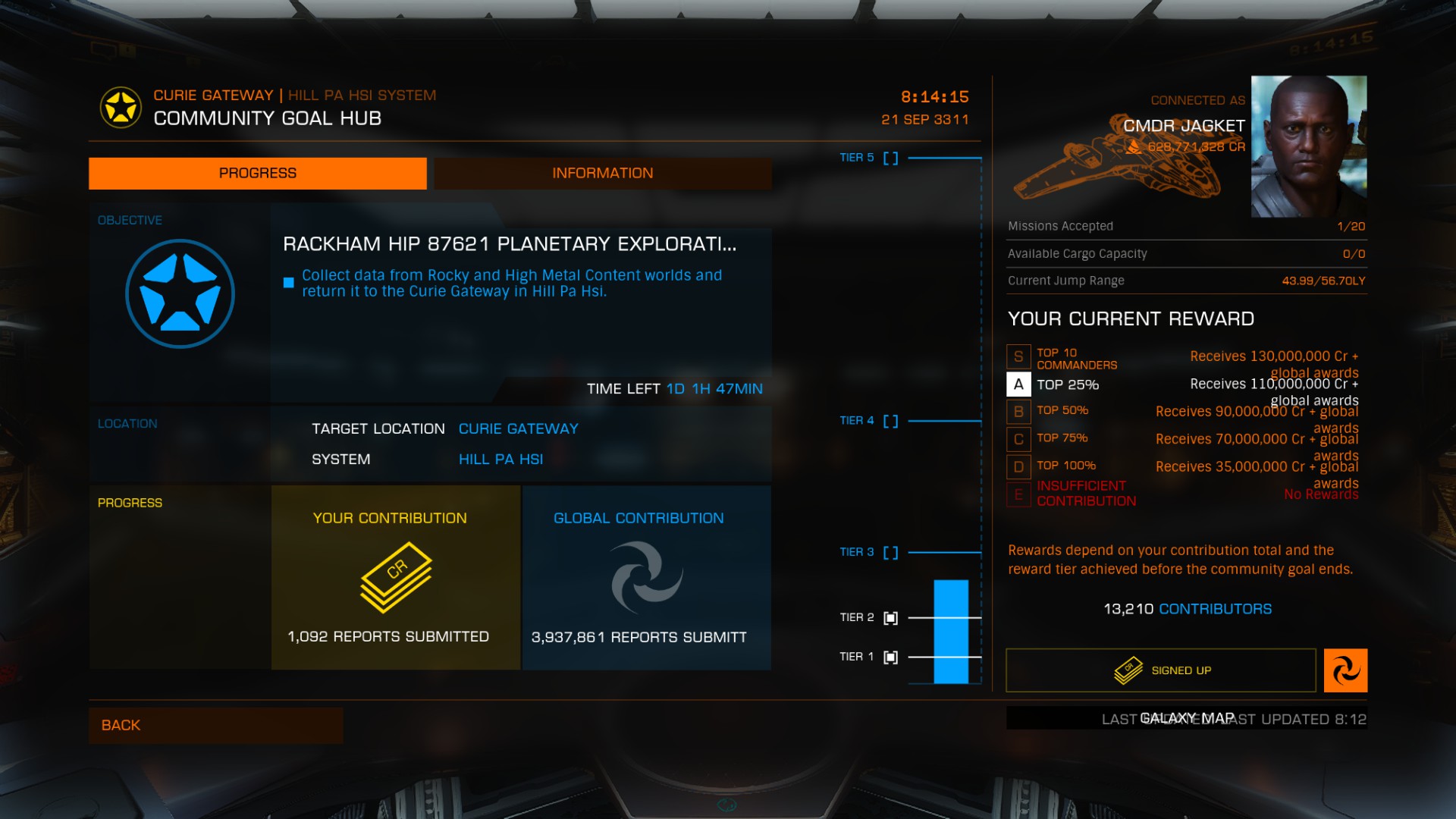Image resolution: width=1456 pixels, height=819 pixels.
Task: Go back using the Back button
Action: pyautogui.click(x=215, y=725)
